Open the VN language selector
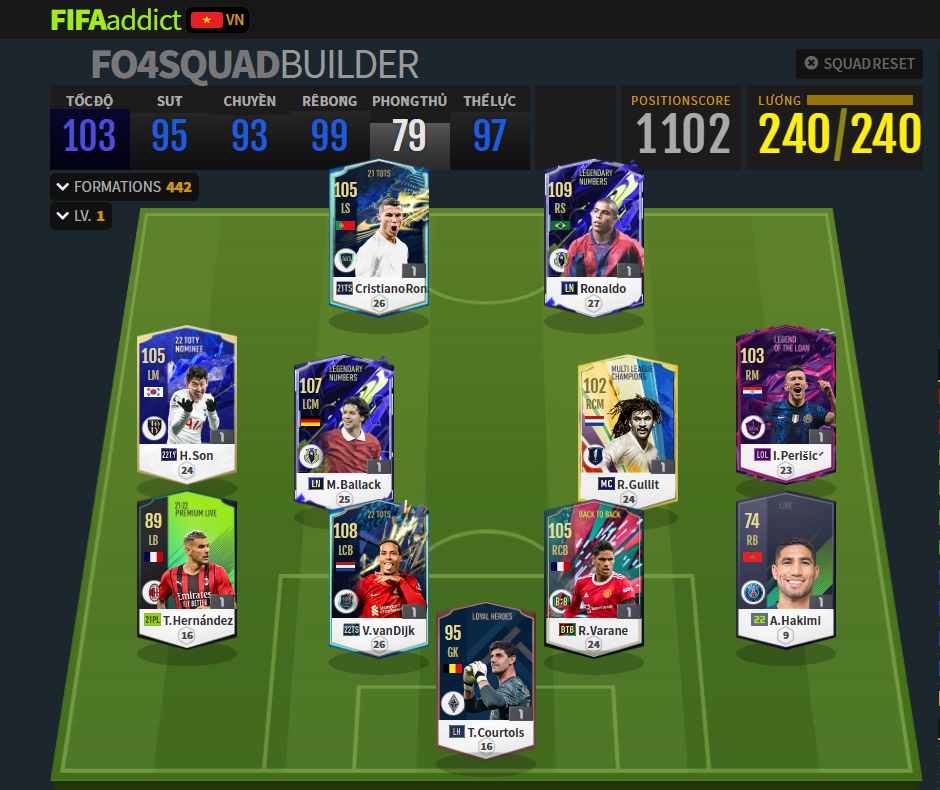The width and height of the screenshot is (940, 790). (218, 20)
